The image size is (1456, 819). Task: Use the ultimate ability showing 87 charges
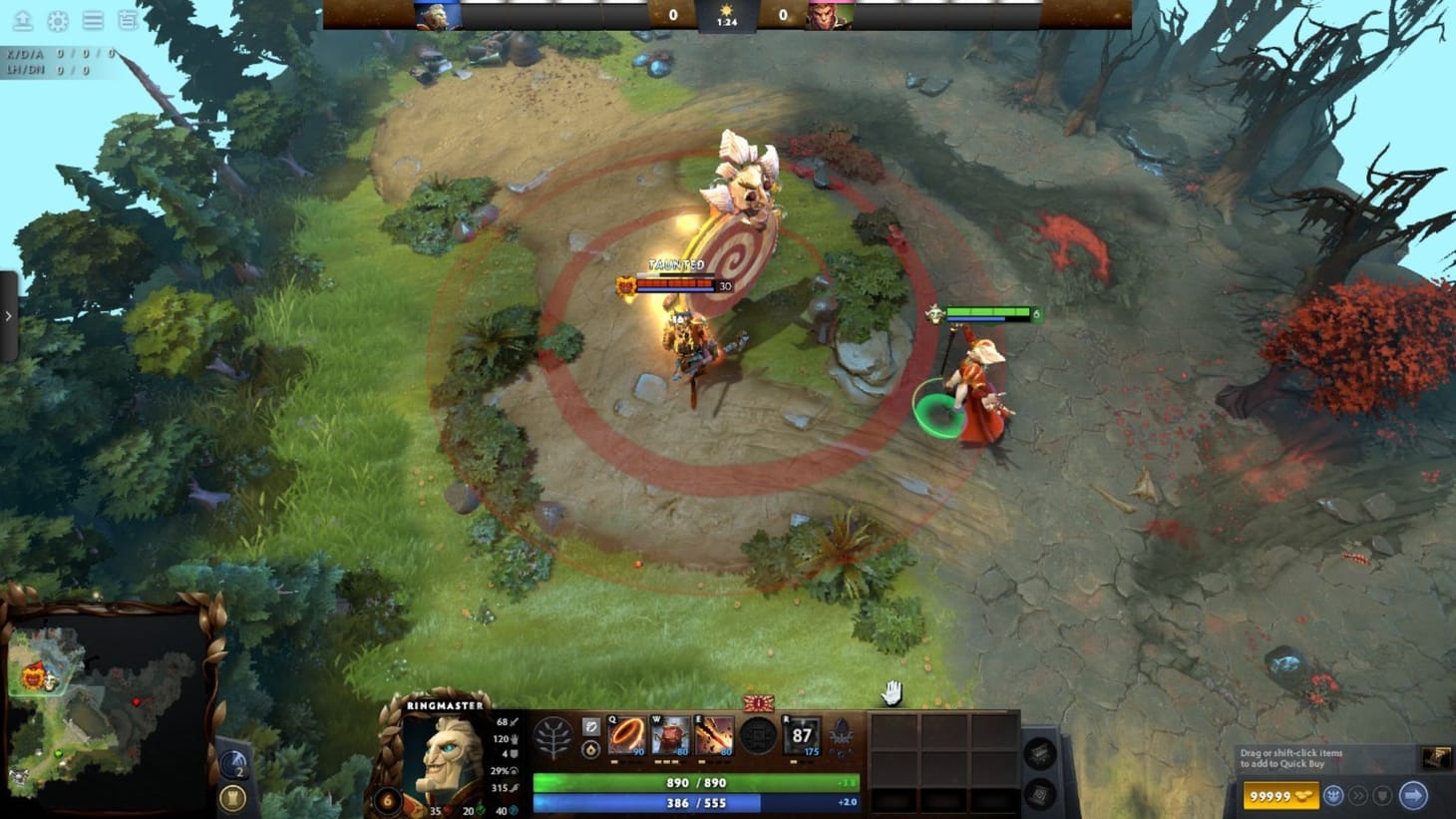point(803,736)
